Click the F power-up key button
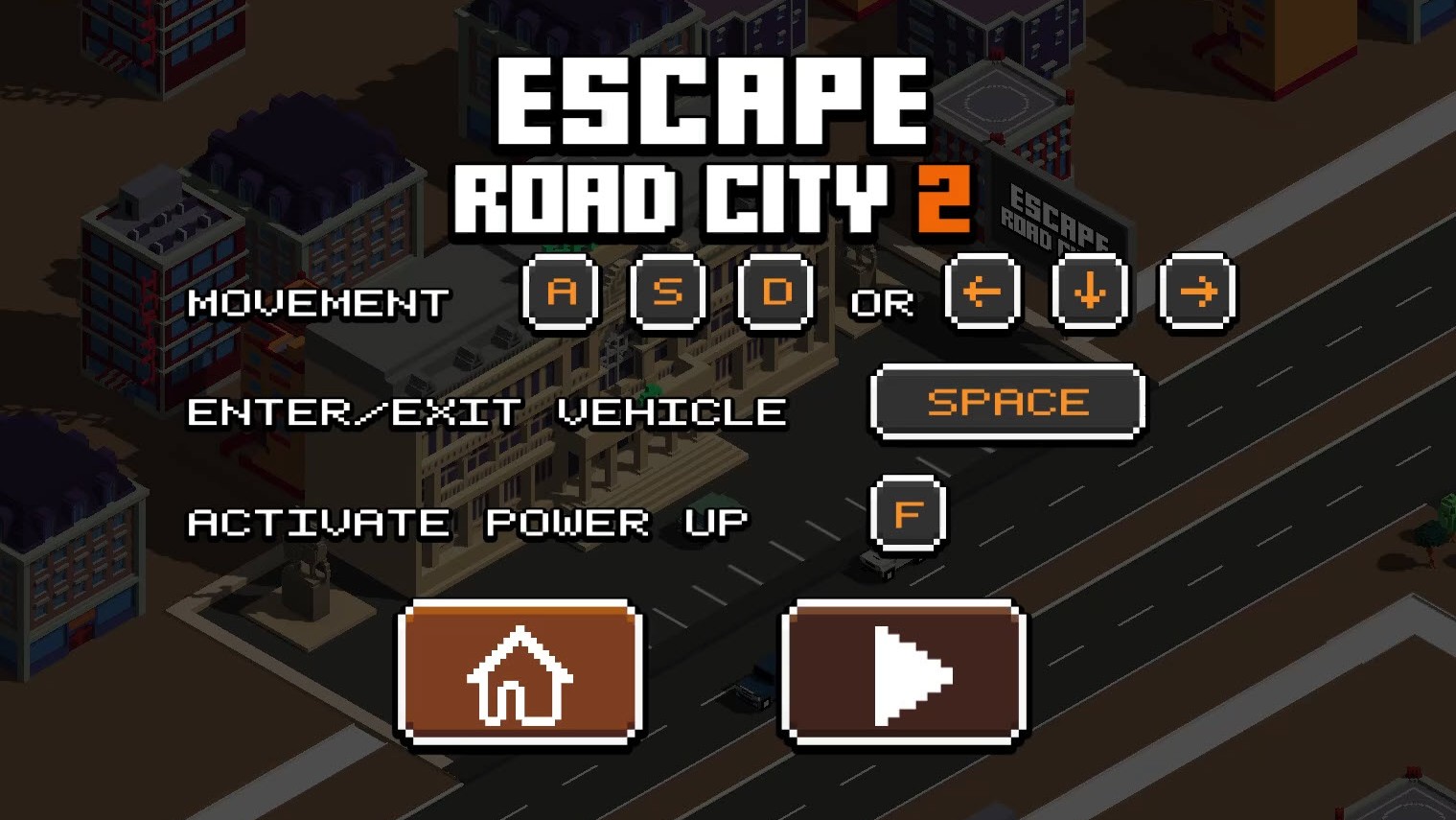Screen dimensions: 1456x820 coord(907,512)
